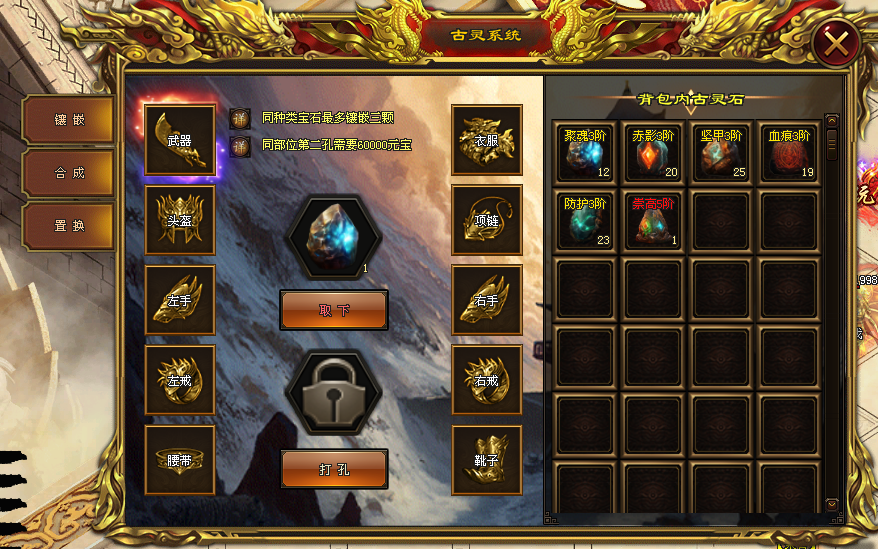Select the 置换 tab
Viewport: 878px width, 549px height.
tap(68, 226)
